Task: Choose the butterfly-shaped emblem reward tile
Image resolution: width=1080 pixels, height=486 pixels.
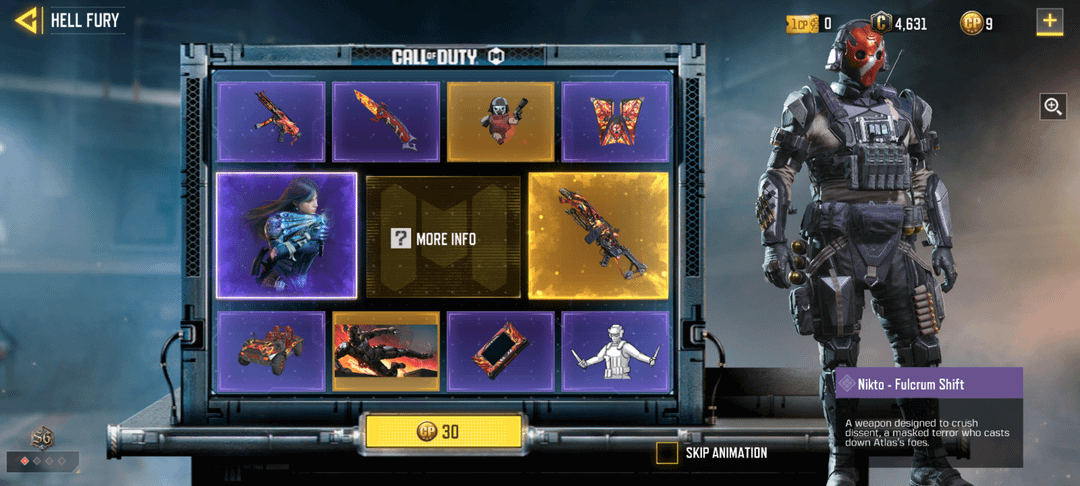Action: point(614,121)
